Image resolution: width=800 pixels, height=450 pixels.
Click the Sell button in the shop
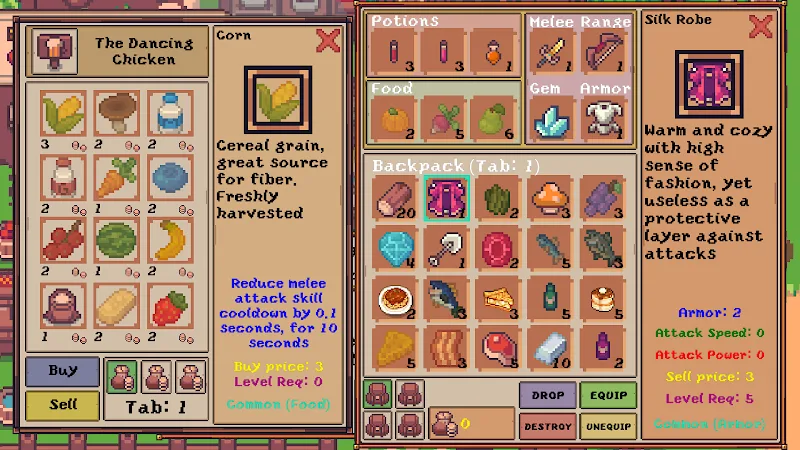pyautogui.click(x=62, y=405)
